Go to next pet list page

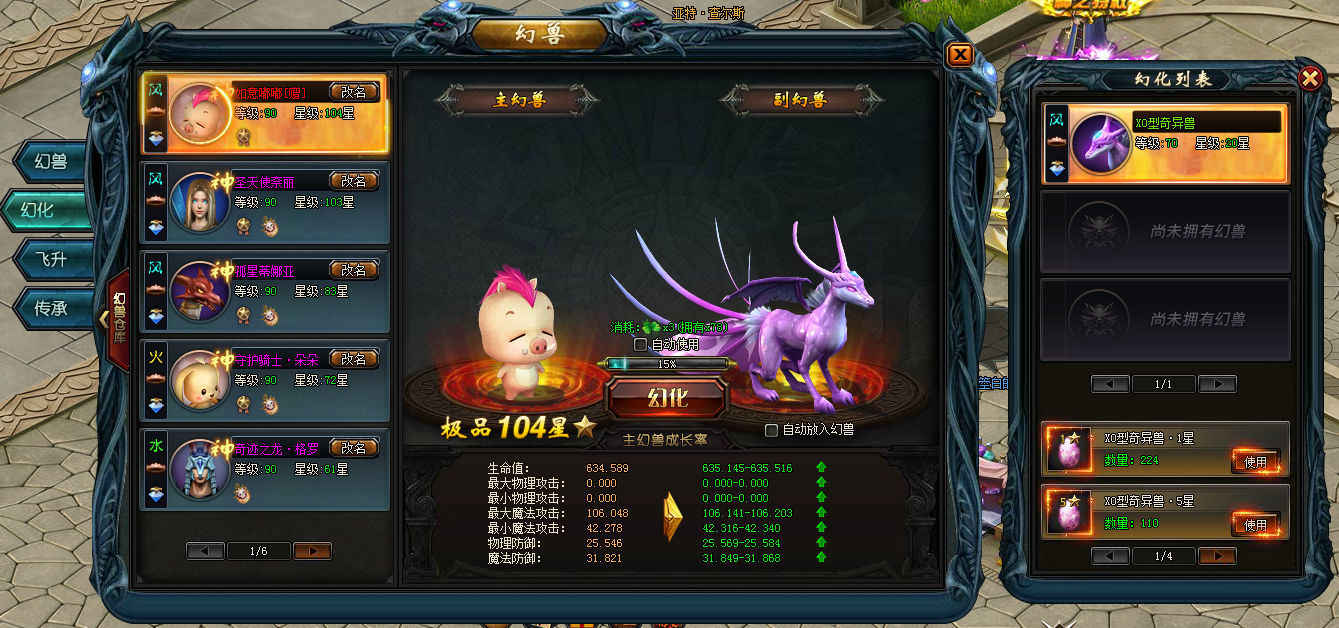pos(312,551)
